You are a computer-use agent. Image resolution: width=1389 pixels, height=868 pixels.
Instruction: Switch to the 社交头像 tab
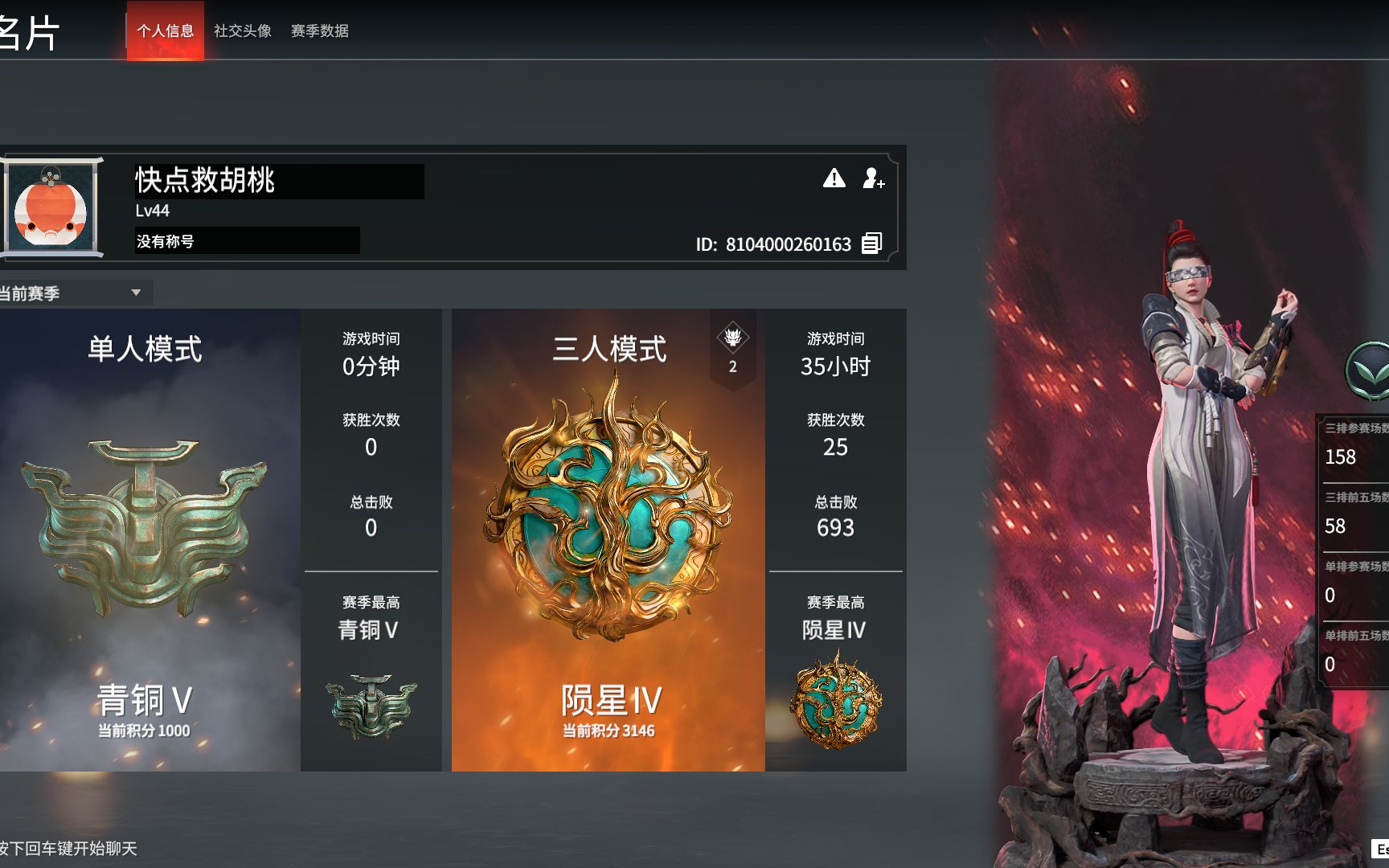[x=242, y=32]
